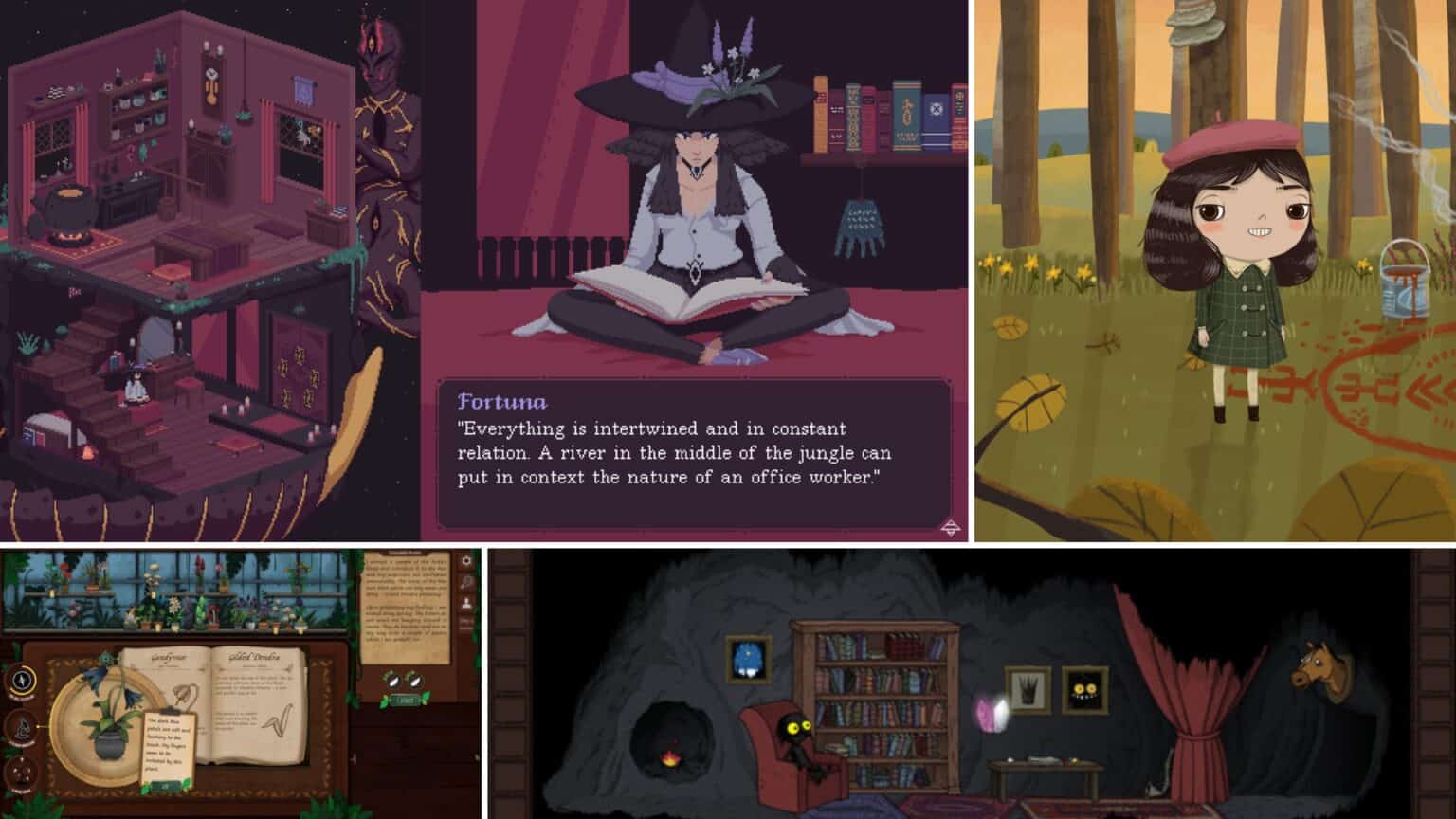The image size is (1456, 819).
Task: Open the Goodyrose entry page
Action: 168,657
